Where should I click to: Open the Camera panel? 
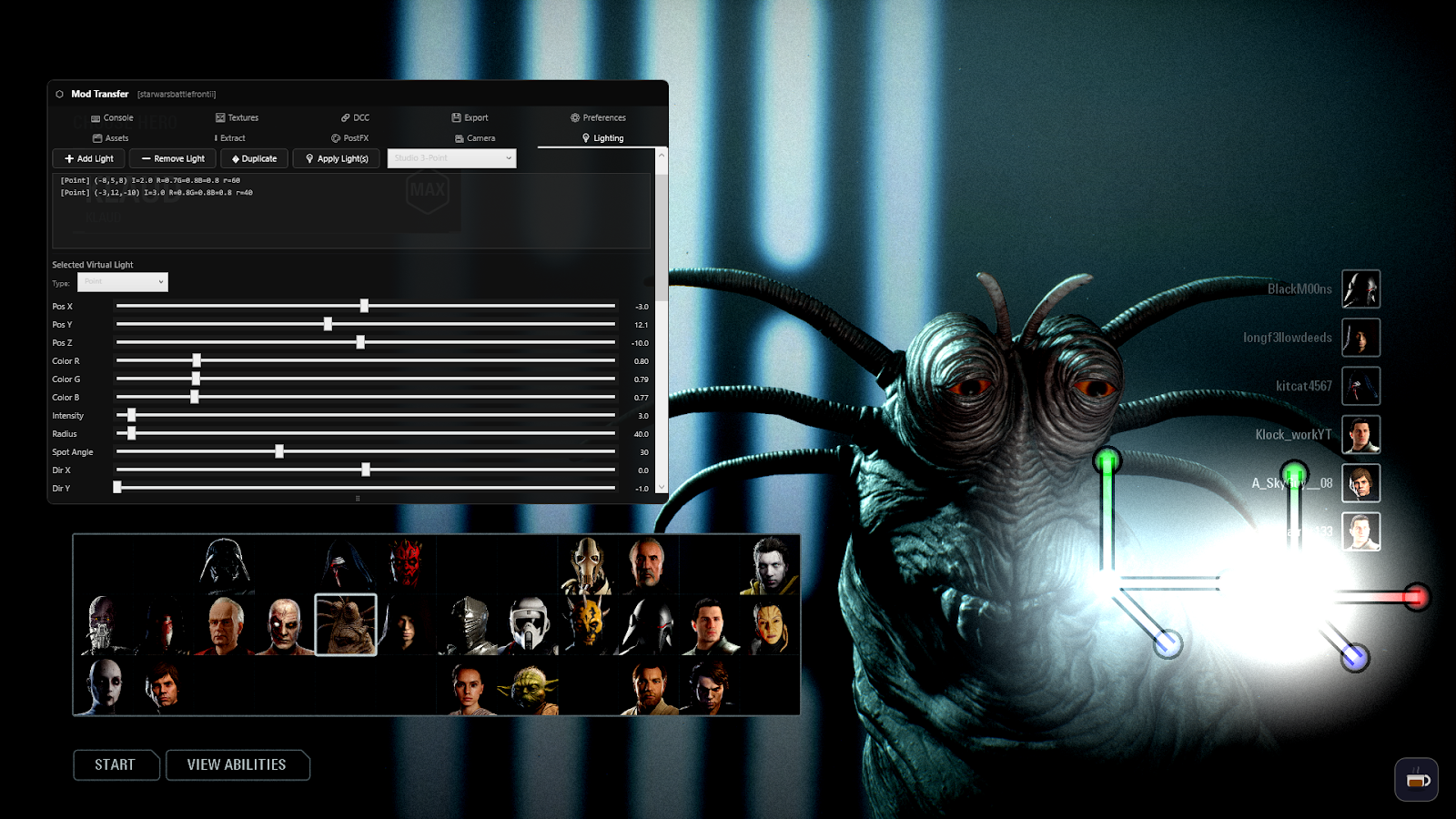(474, 137)
